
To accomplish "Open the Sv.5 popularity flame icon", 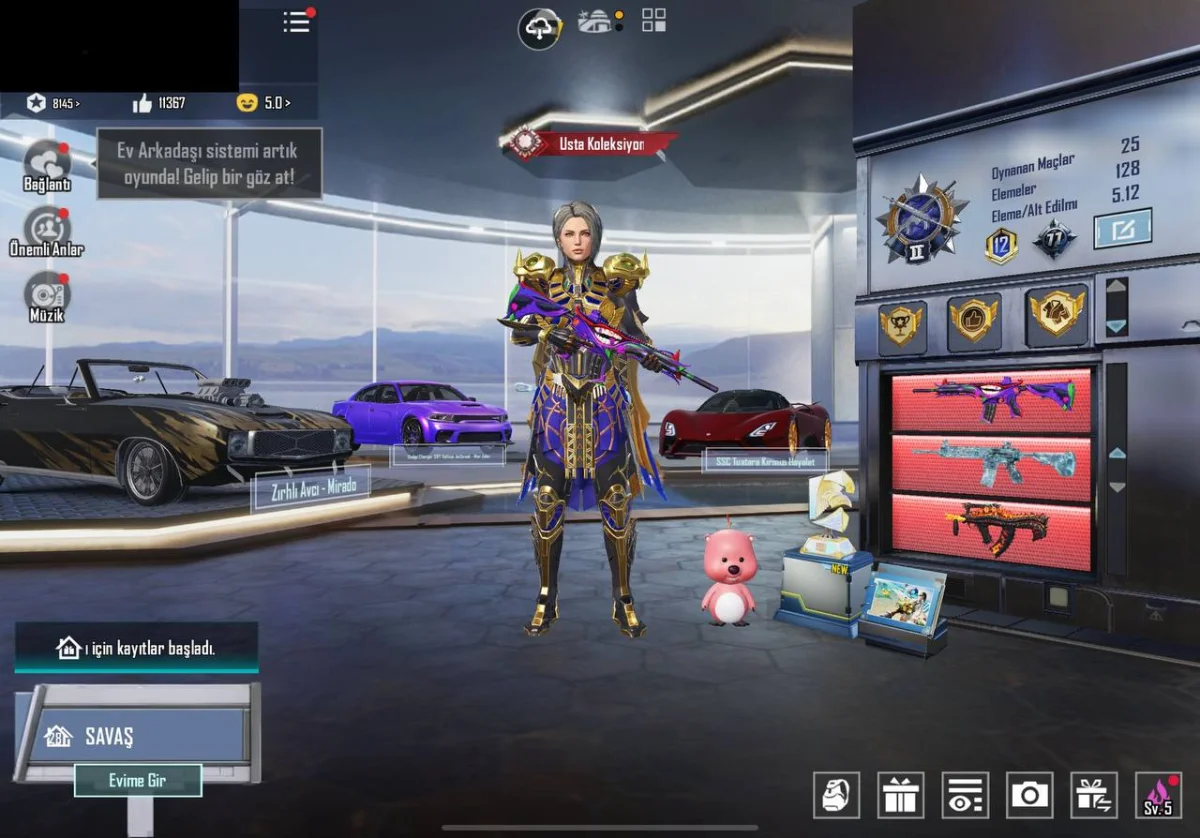I will (1158, 795).
